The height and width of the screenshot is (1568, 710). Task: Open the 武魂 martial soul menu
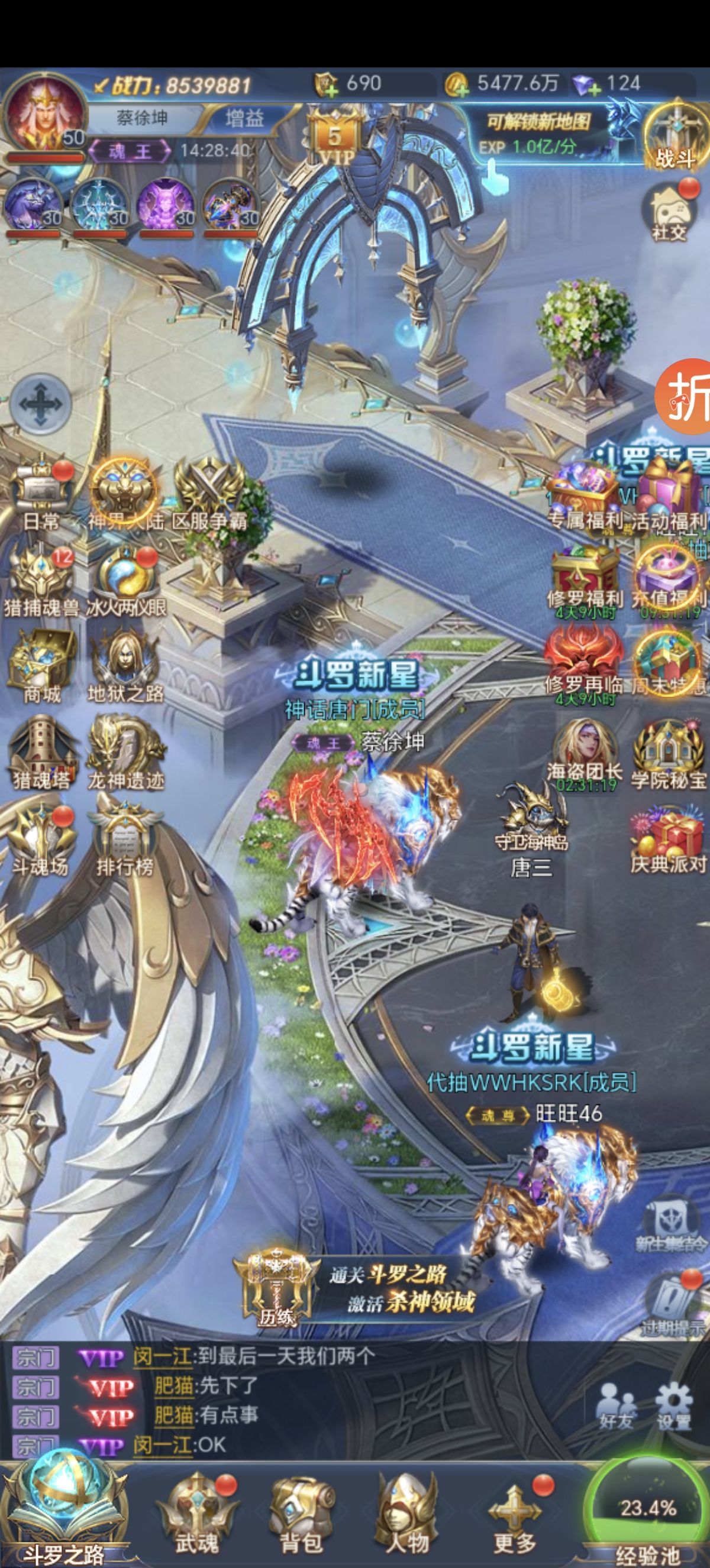(196, 1512)
